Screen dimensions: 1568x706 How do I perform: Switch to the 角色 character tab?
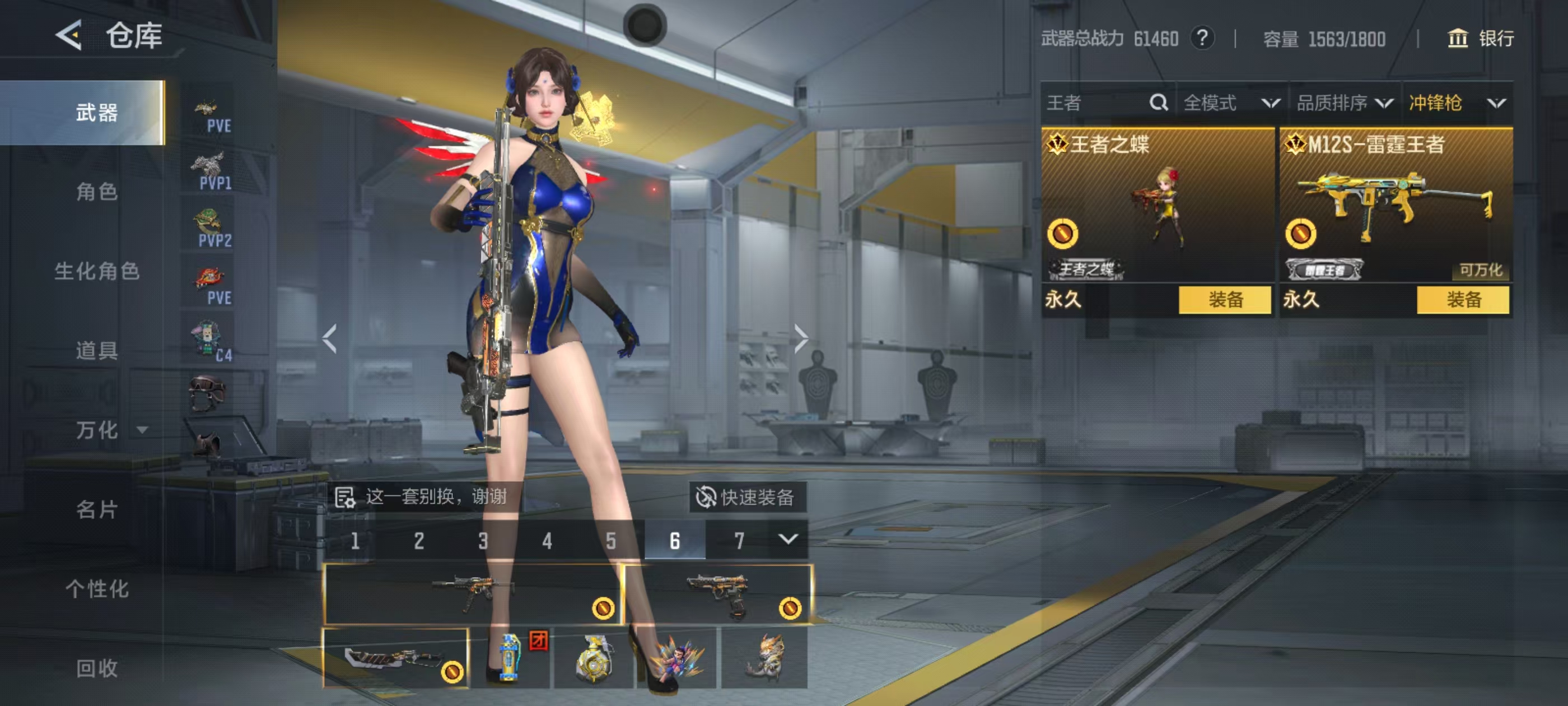pyautogui.click(x=96, y=192)
